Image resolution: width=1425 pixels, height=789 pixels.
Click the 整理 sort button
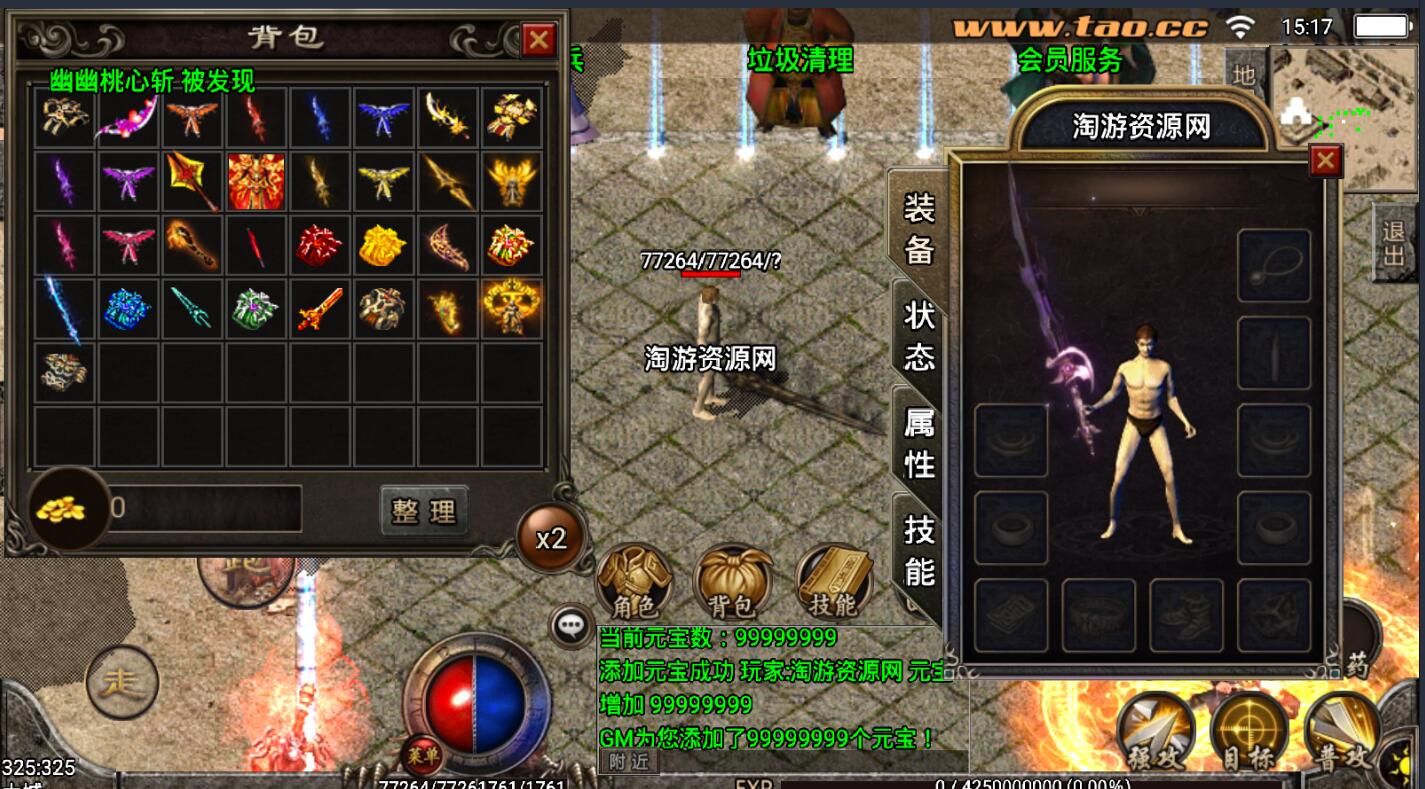(x=424, y=511)
